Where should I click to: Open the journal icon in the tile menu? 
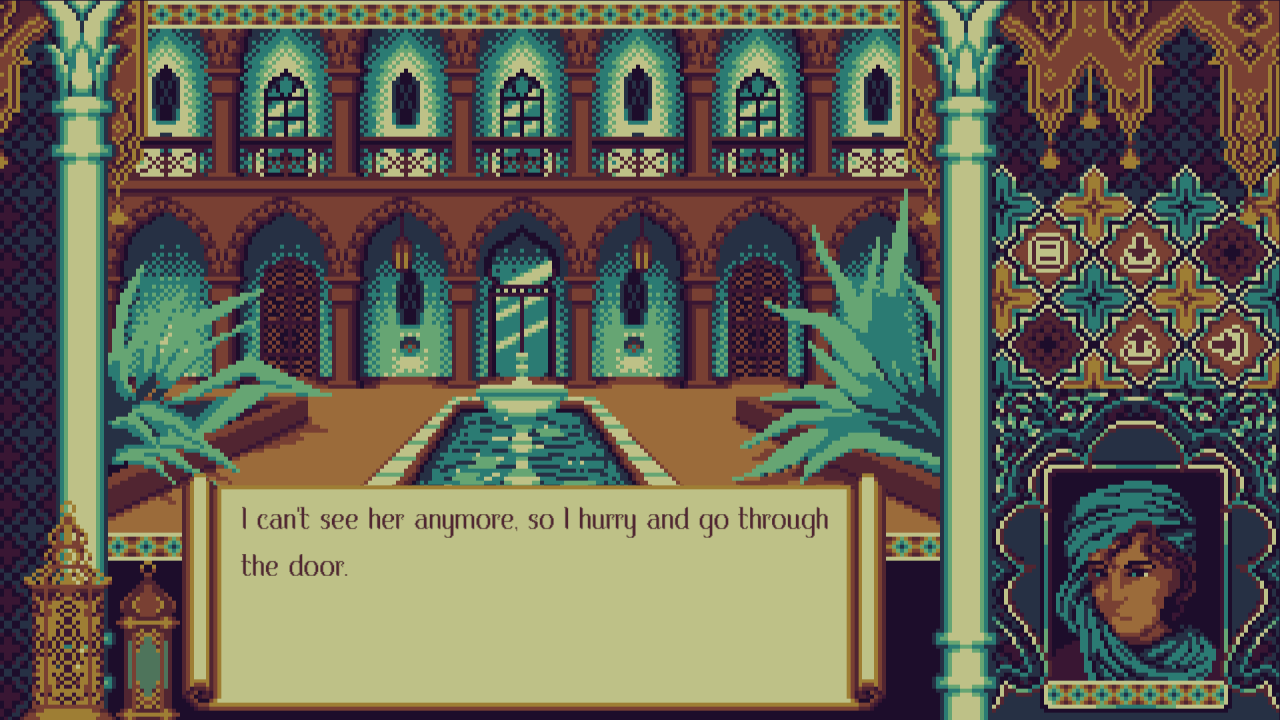coord(1048,250)
